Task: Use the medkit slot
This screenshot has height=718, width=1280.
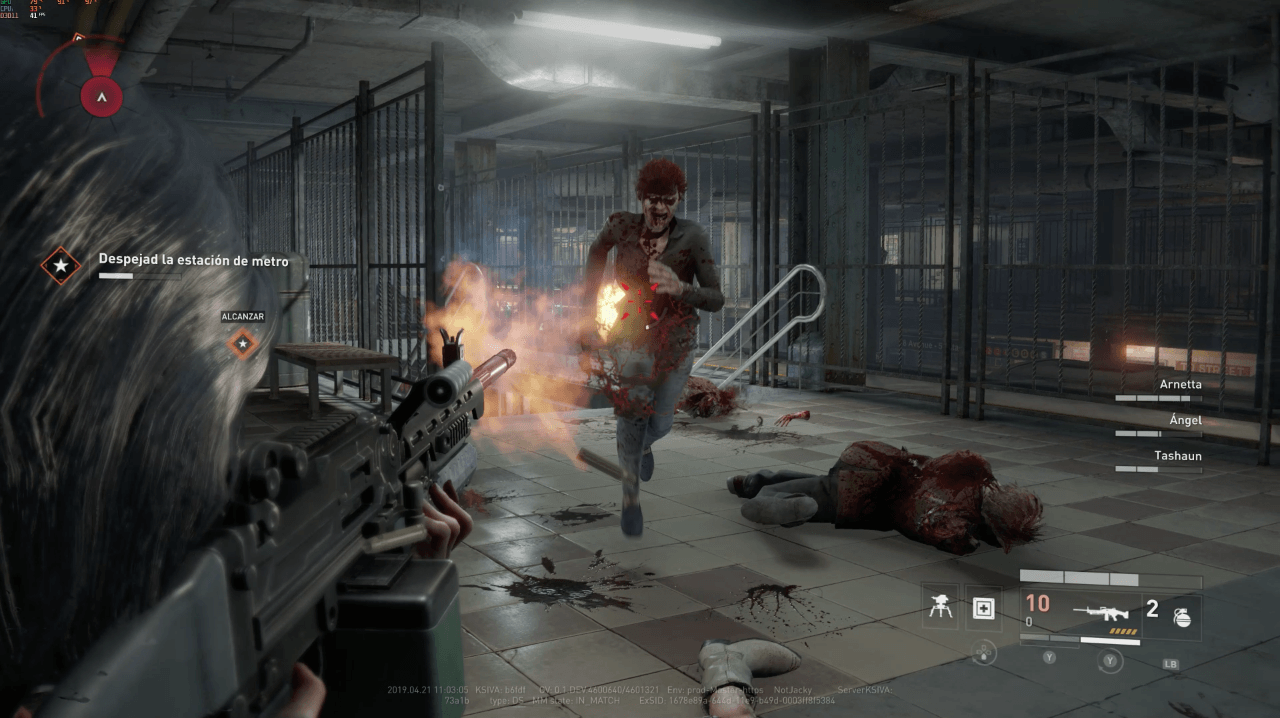Action: (x=983, y=608)
